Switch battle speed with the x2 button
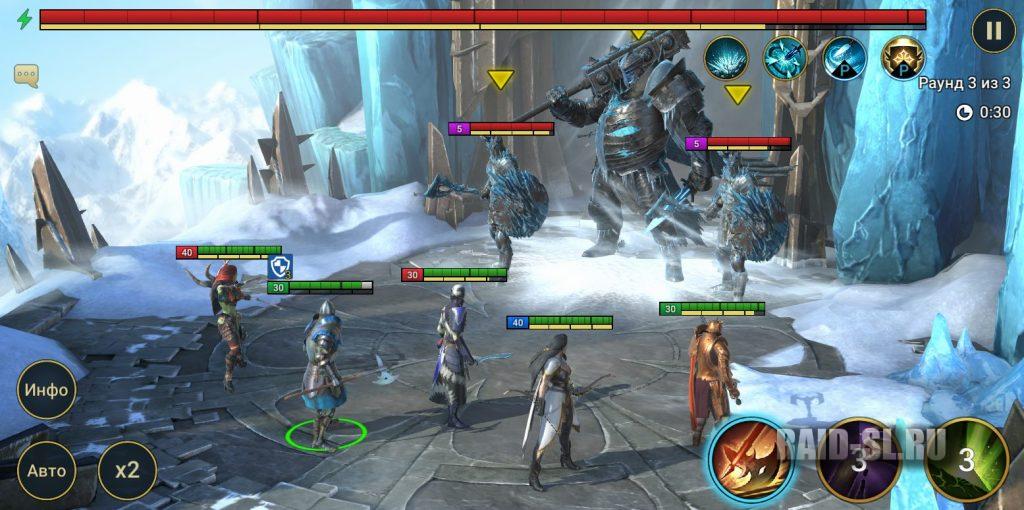Viewport: 1024px width, 510px height. tap(127, 471)
